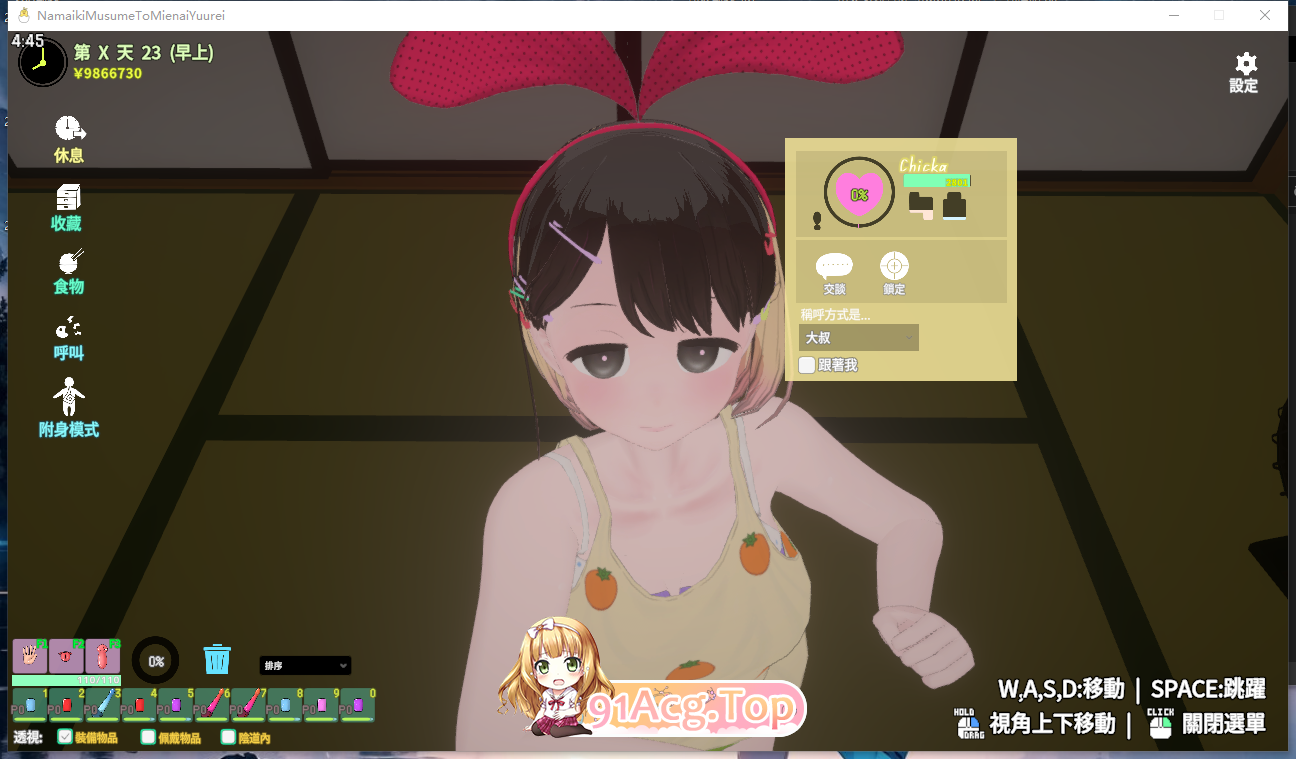Click the 交談 talk speech bubble icon
The width and height of the screenshot is (1296, 759).
[x=835, y=270]
